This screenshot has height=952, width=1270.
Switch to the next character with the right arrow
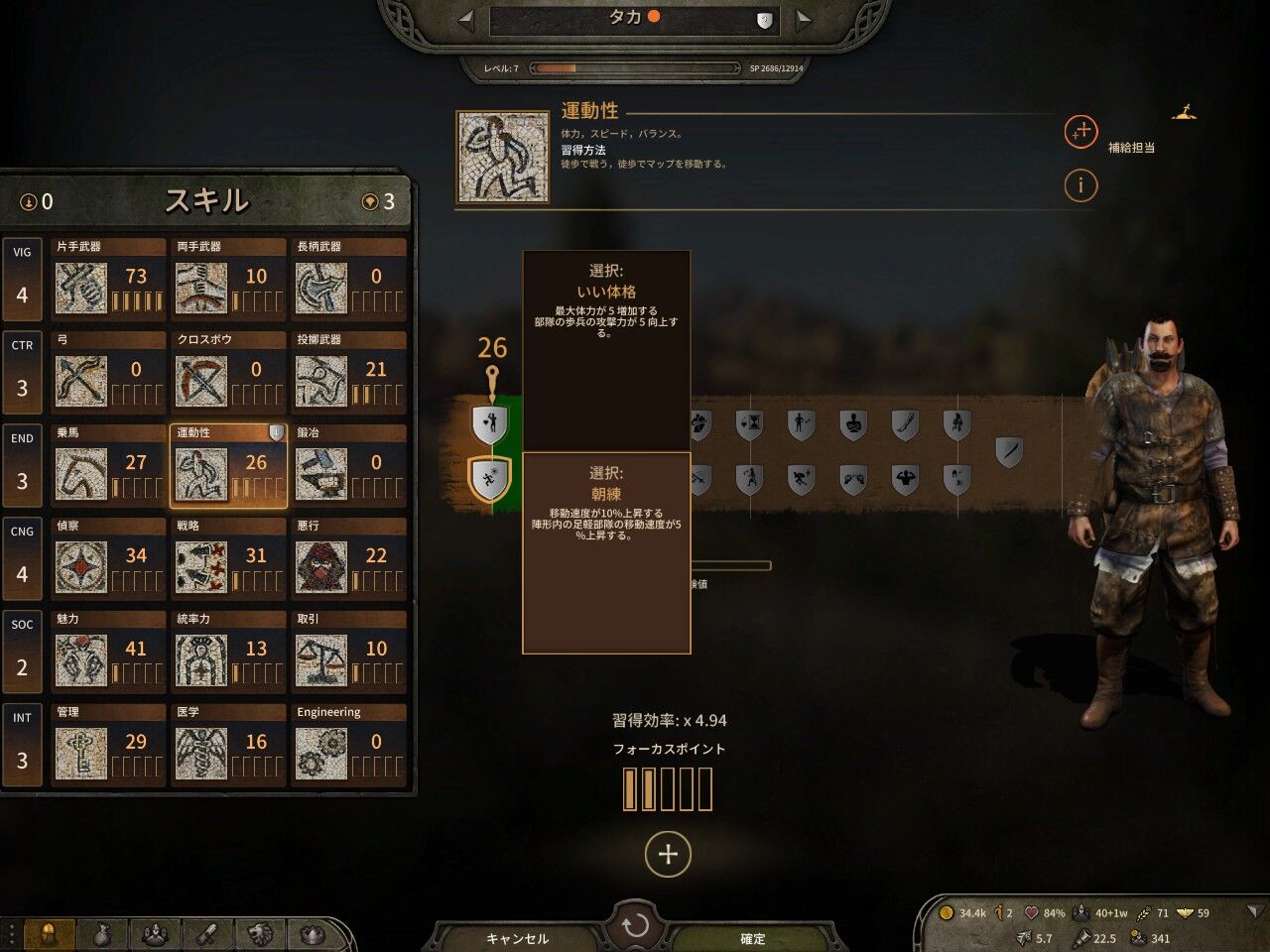[x=805, y=19]
